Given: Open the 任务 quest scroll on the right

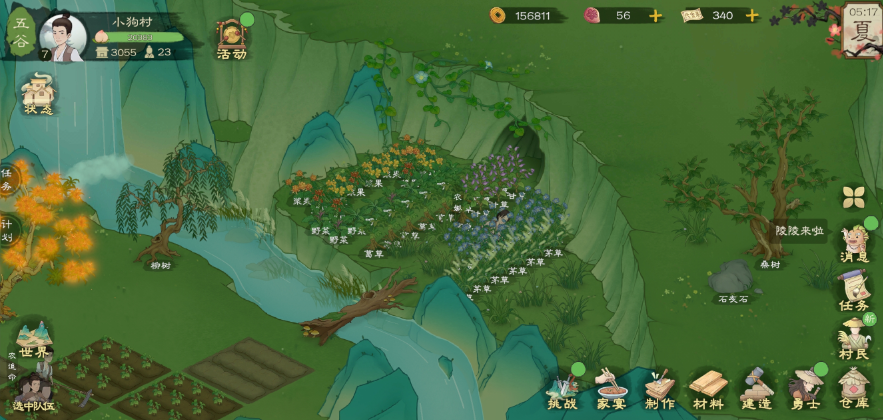Looking at the screenshot, I should pyautogui.click(x=854, y=291).
